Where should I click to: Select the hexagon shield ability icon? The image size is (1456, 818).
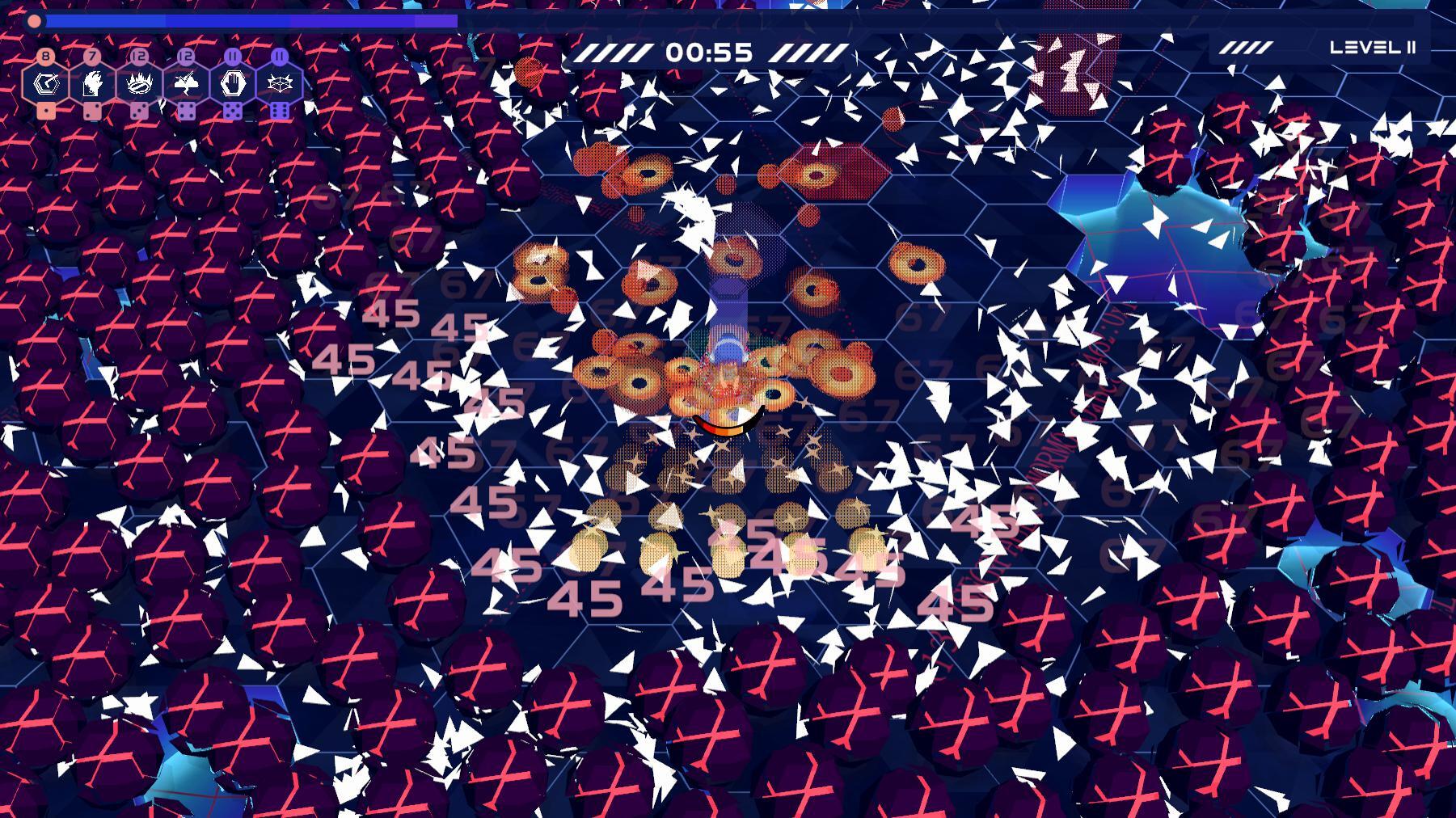coord(46,82)
